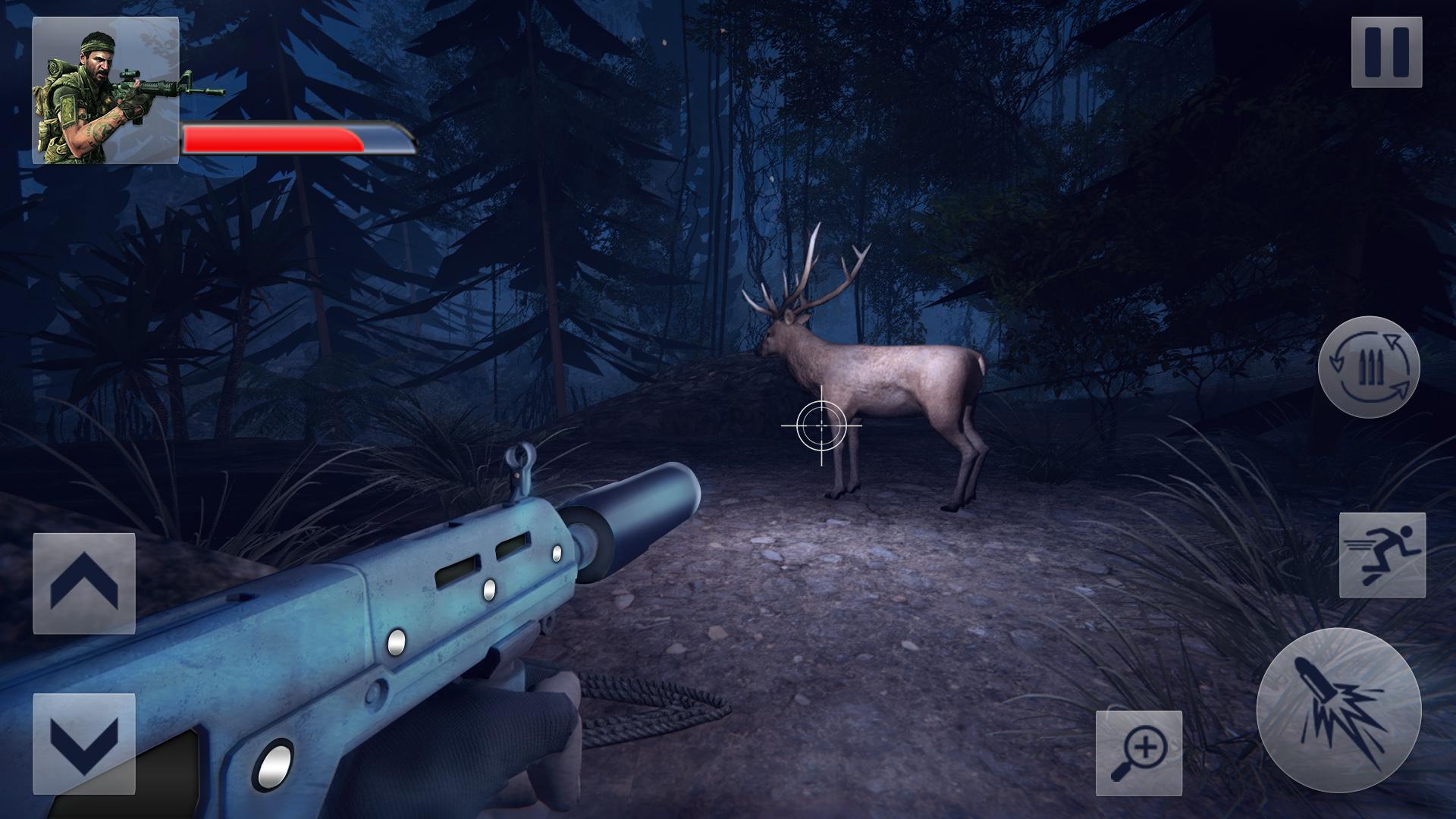1456x819 pixels.
Task: Pause the game
Action: tap(1386, 52)
